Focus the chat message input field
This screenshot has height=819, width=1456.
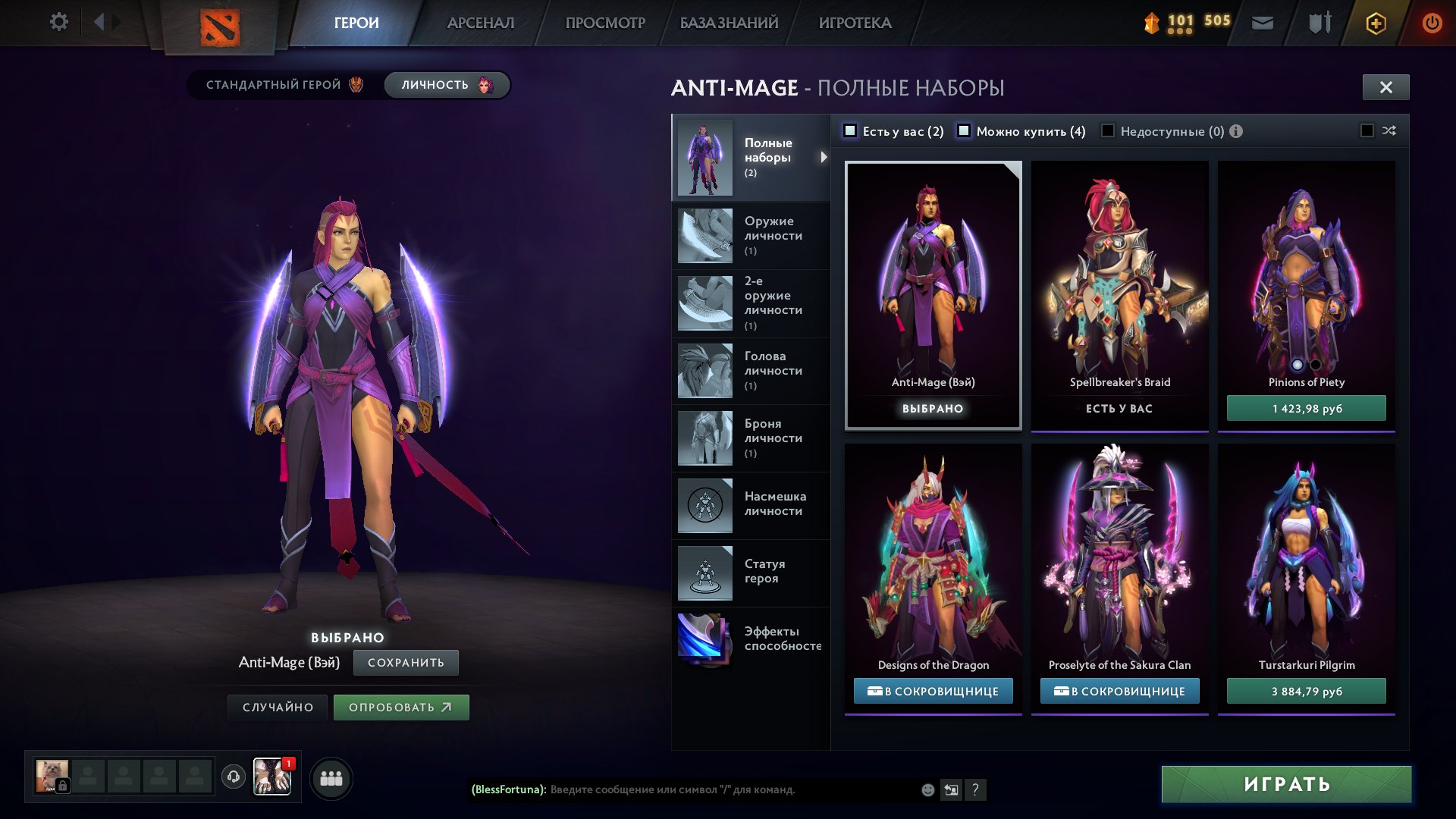(728, 789)
